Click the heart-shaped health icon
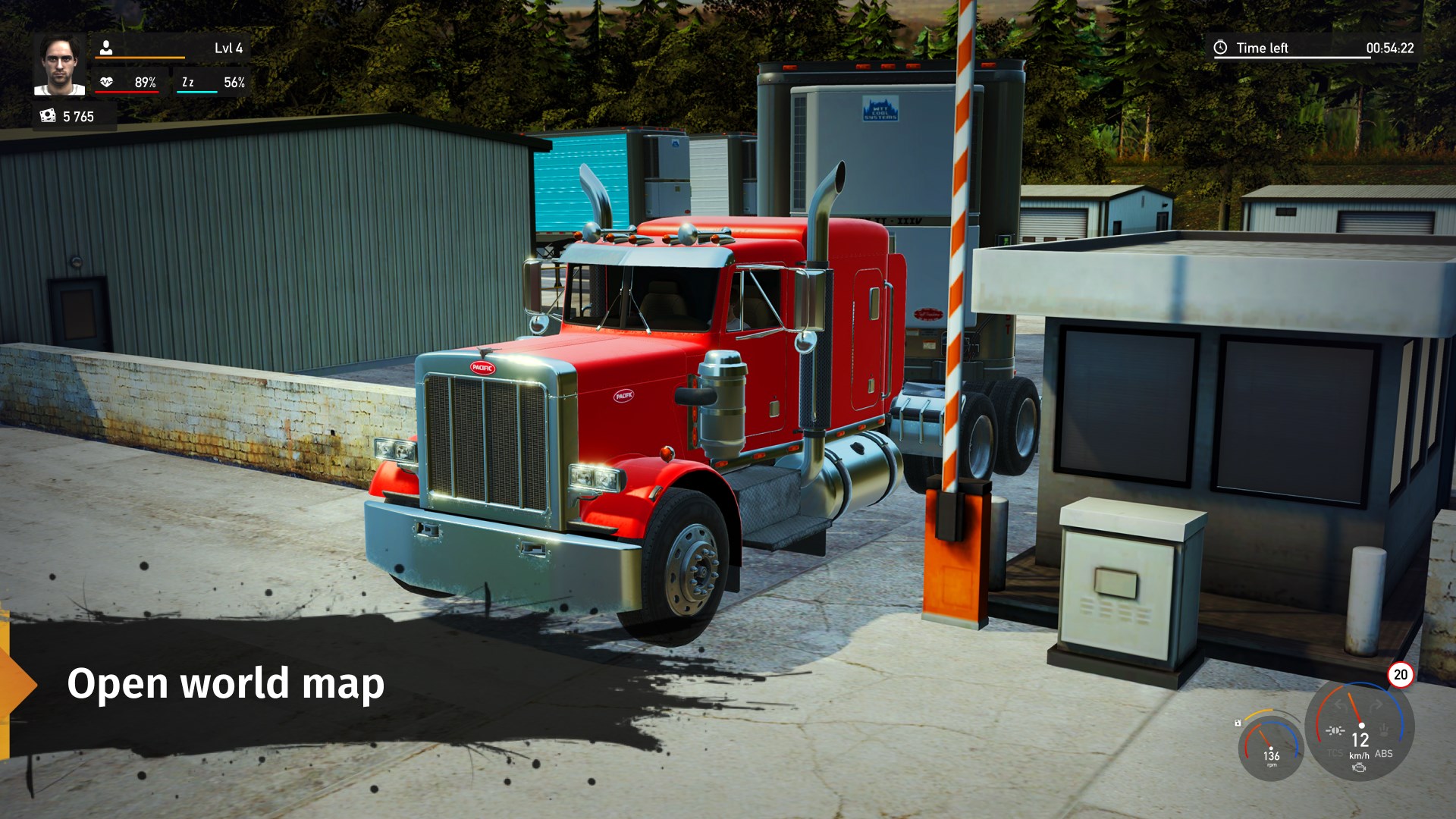The height and width of the screenshot is (819, 1456). coord(107,82)
